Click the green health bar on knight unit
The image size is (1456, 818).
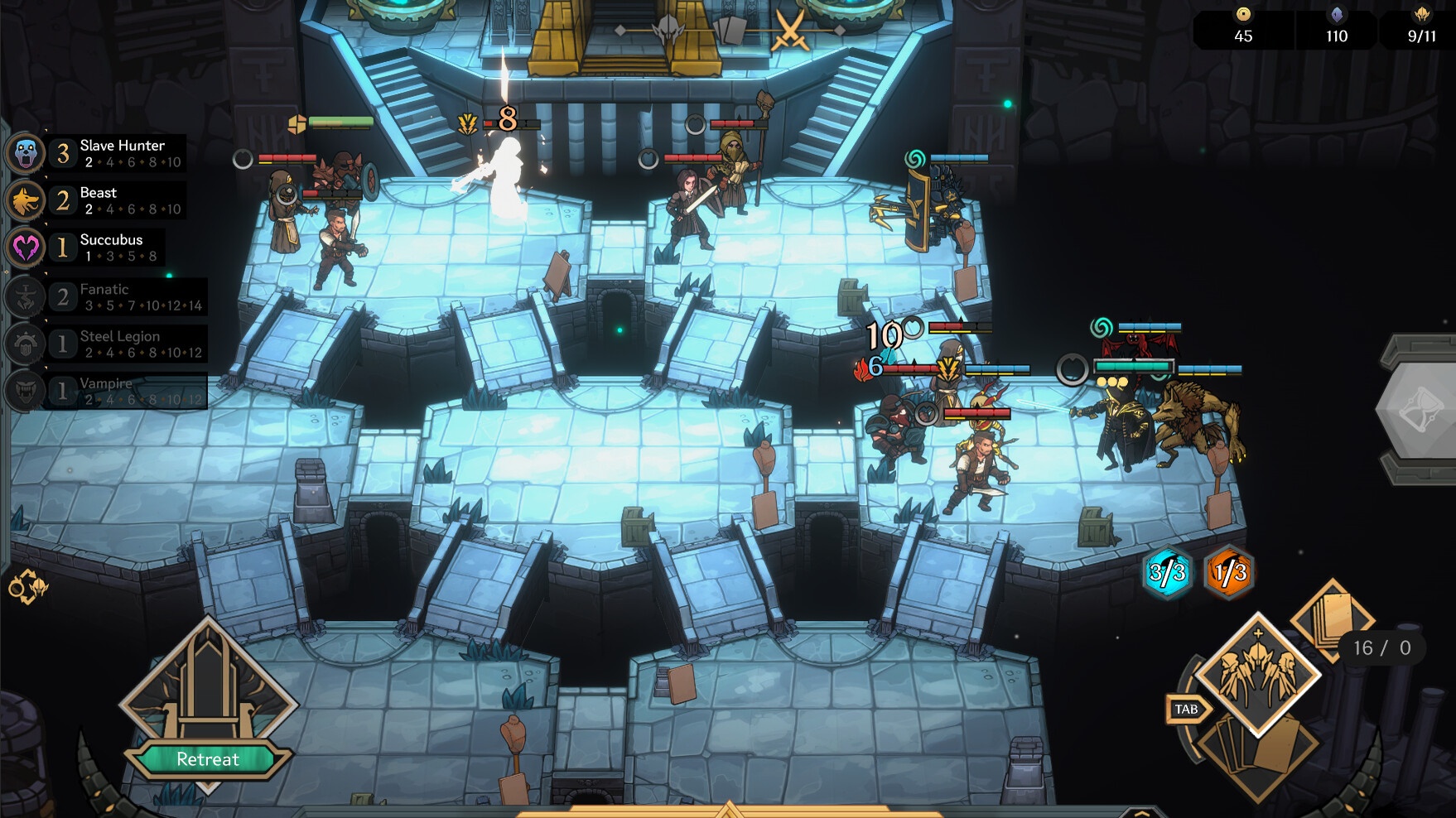341,123
